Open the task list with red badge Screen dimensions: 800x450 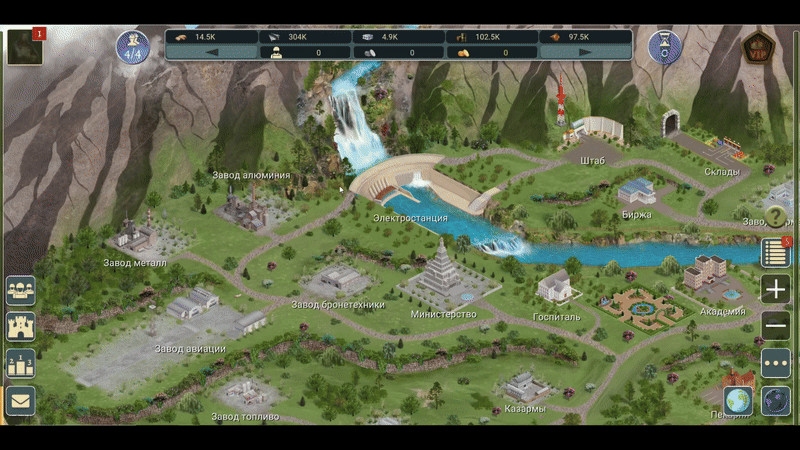pyautogui.click(x=776, y=253)
